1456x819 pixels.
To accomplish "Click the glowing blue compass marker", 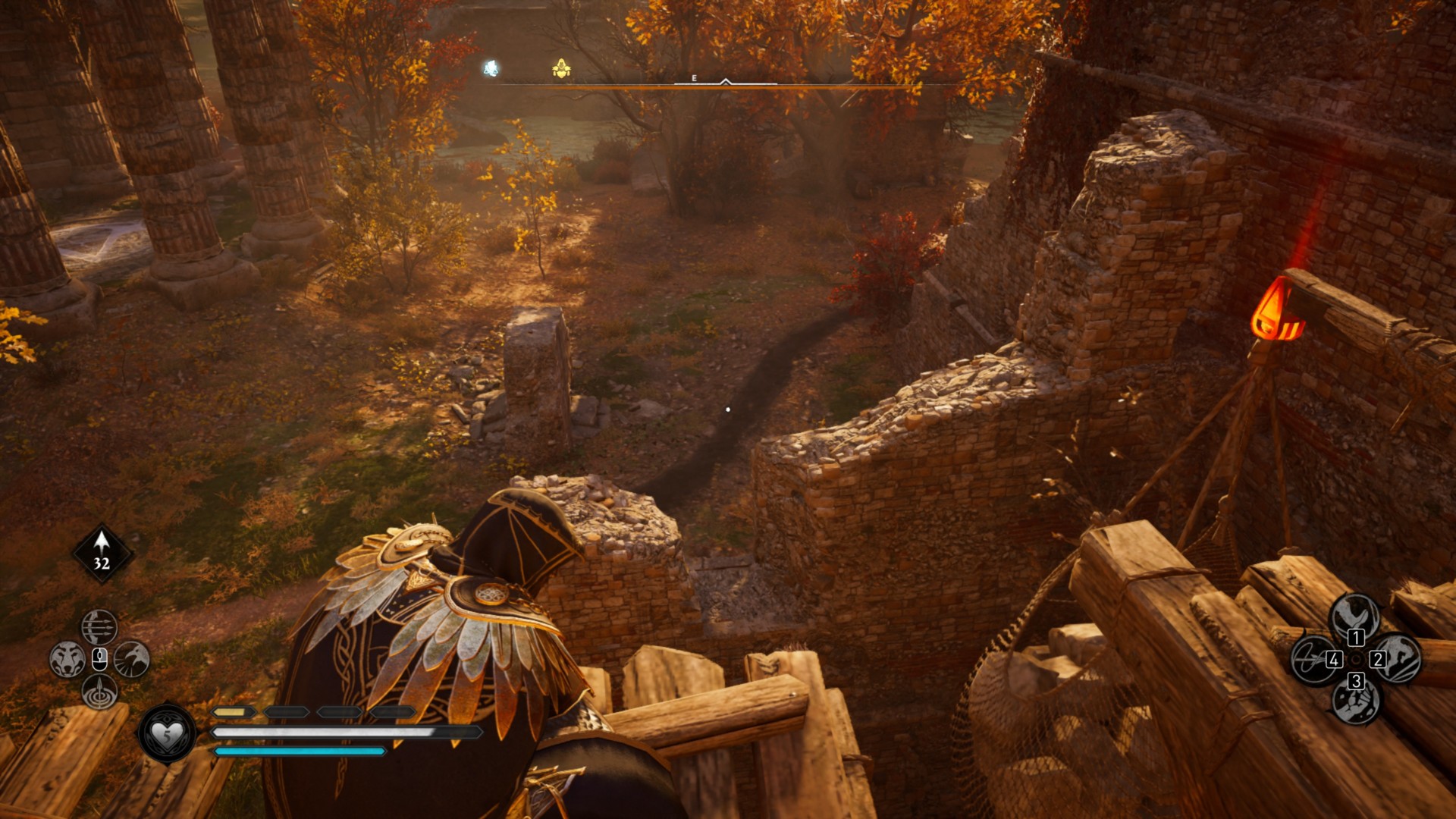I will click(x=491, y=69).
